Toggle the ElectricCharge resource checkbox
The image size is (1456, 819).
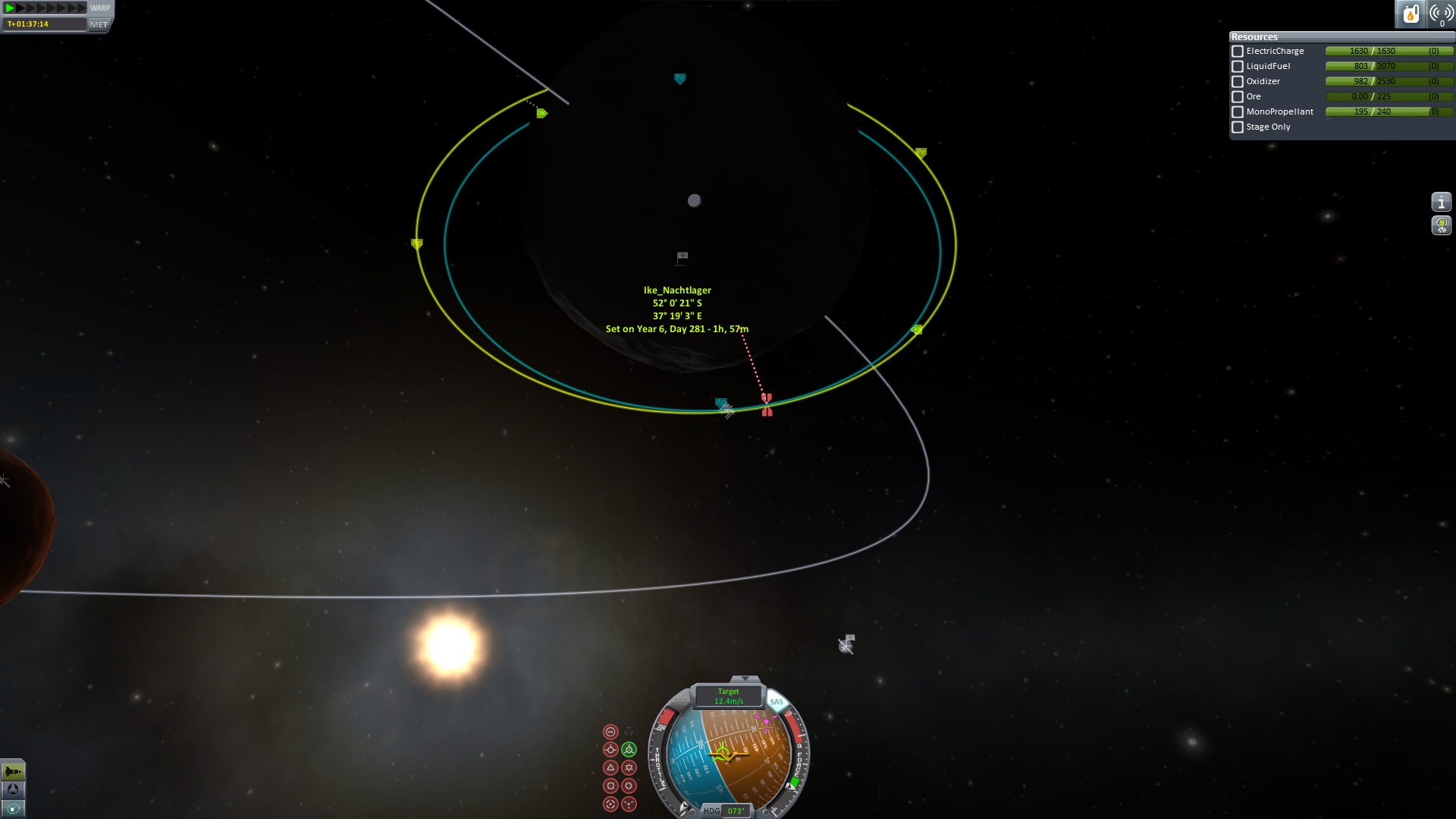click(x=1238, y=52)
